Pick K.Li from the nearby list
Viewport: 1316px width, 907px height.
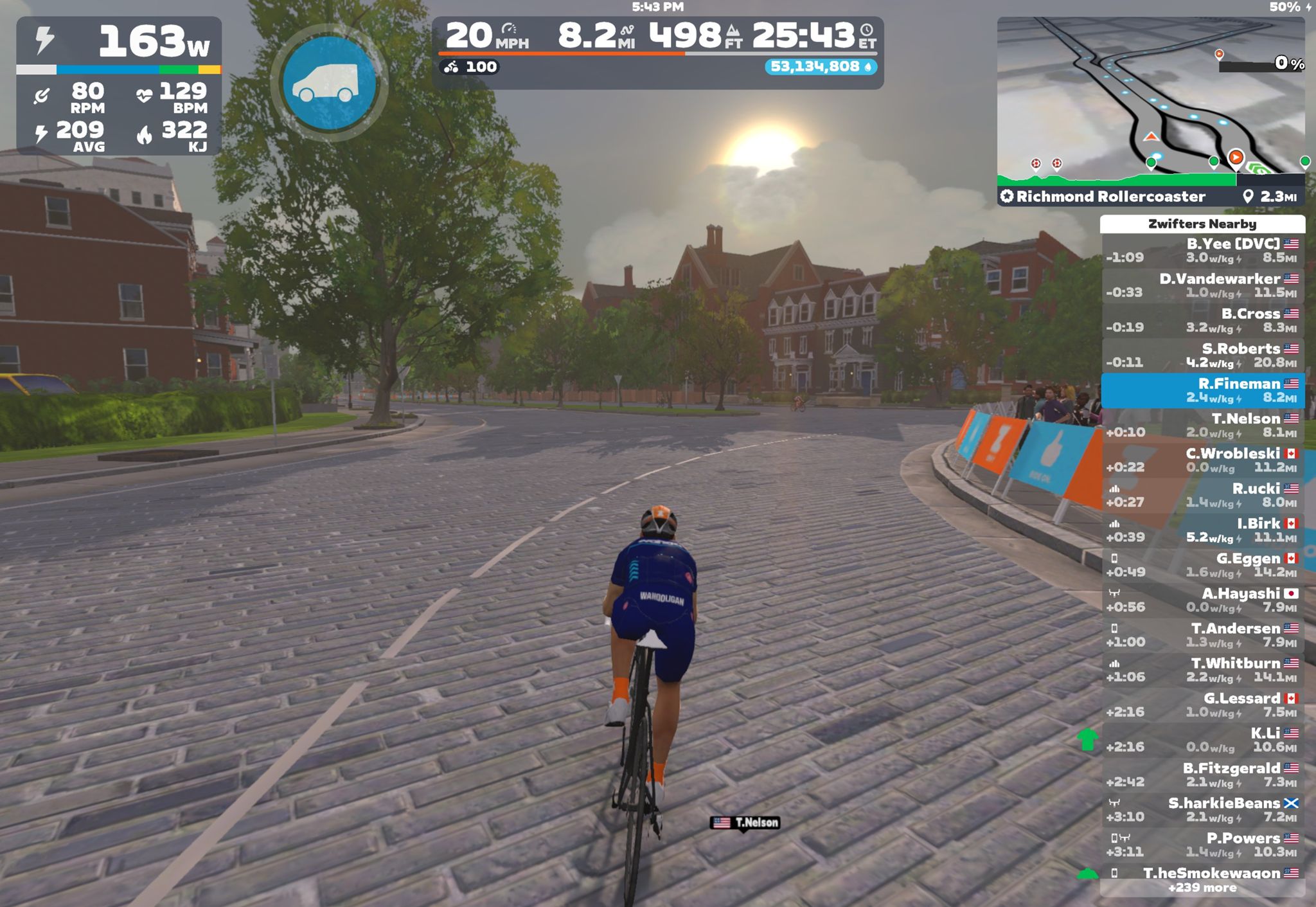click(x=1203, y=740)
